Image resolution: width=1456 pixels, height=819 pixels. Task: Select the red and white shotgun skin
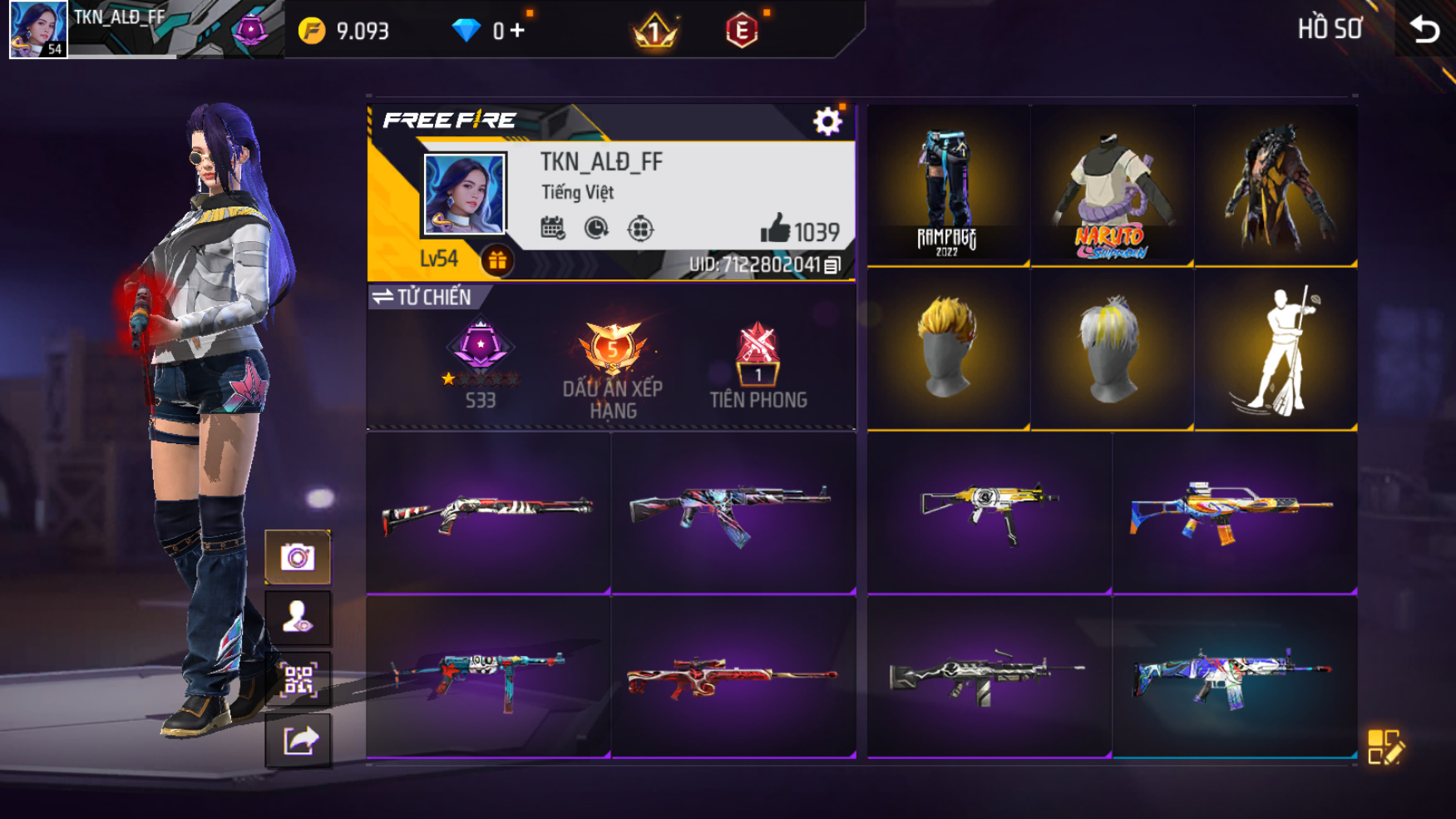coord(488,511)
